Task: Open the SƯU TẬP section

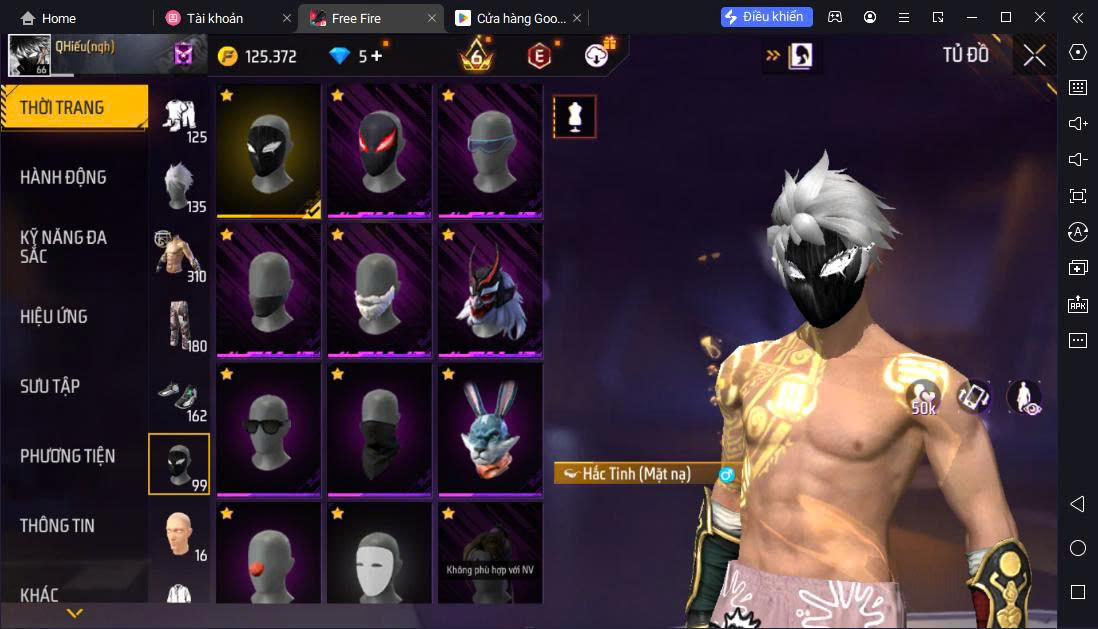Action: pos(50,386)
